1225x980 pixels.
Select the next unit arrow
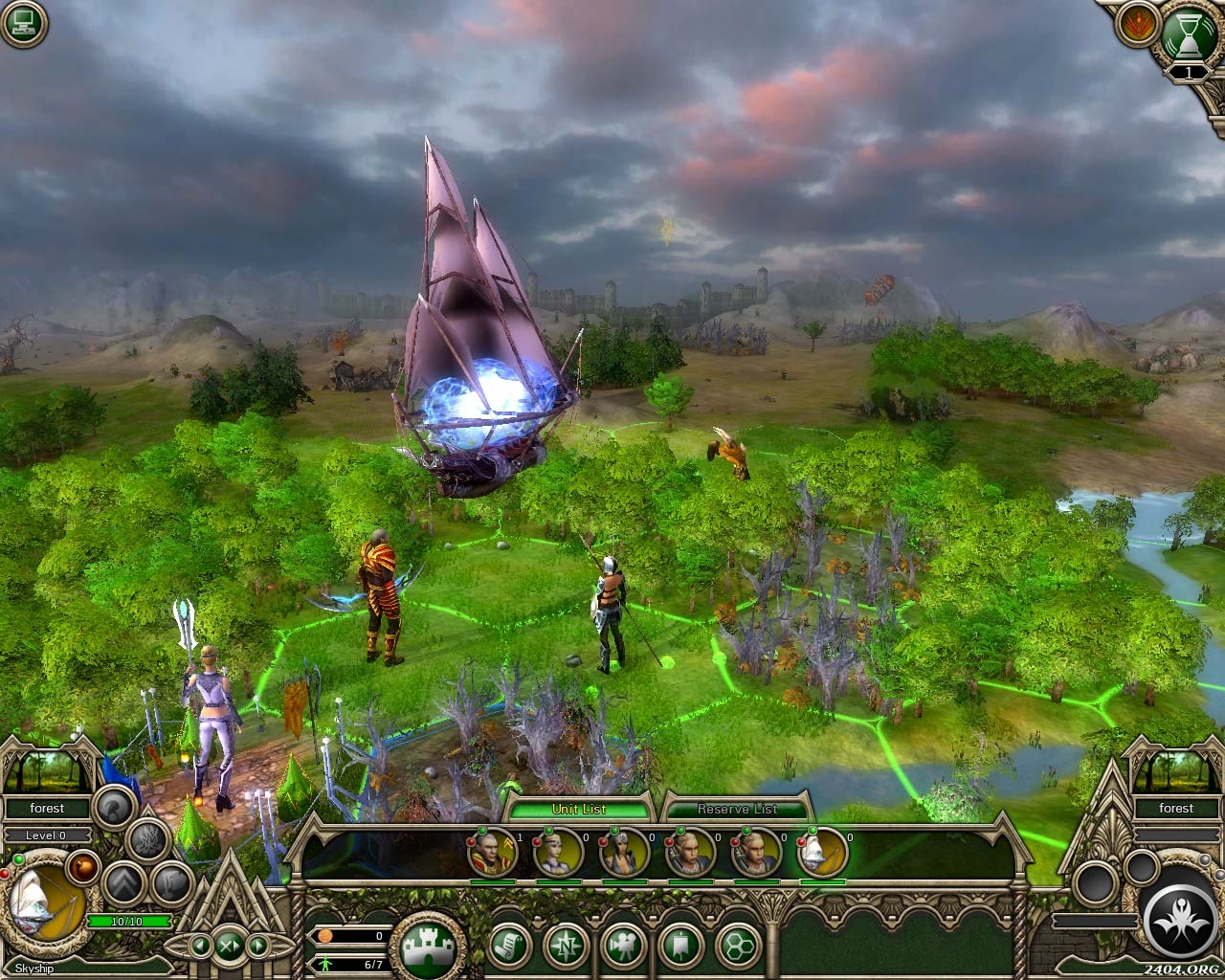click(258, 947)
